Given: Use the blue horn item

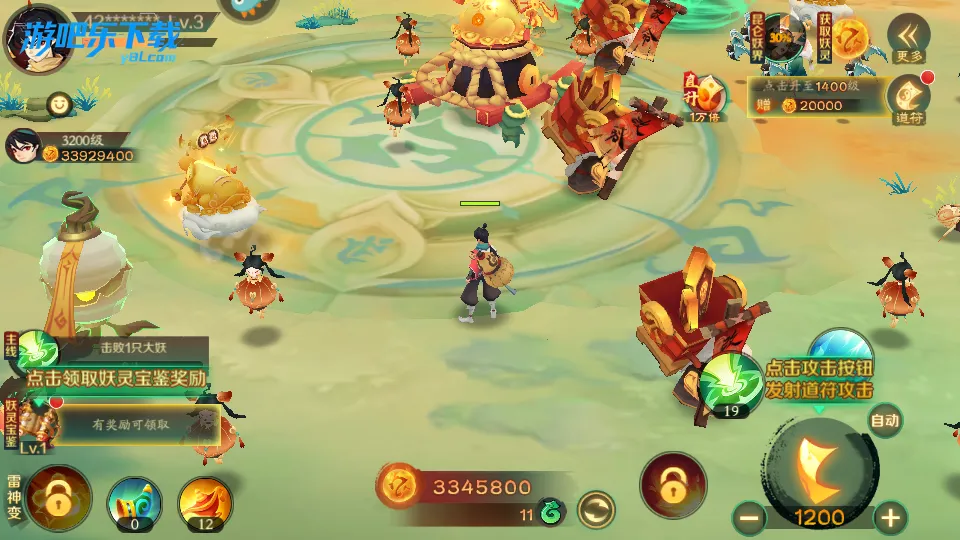Looking at the screenshot, I should click(x=134, y=500).
